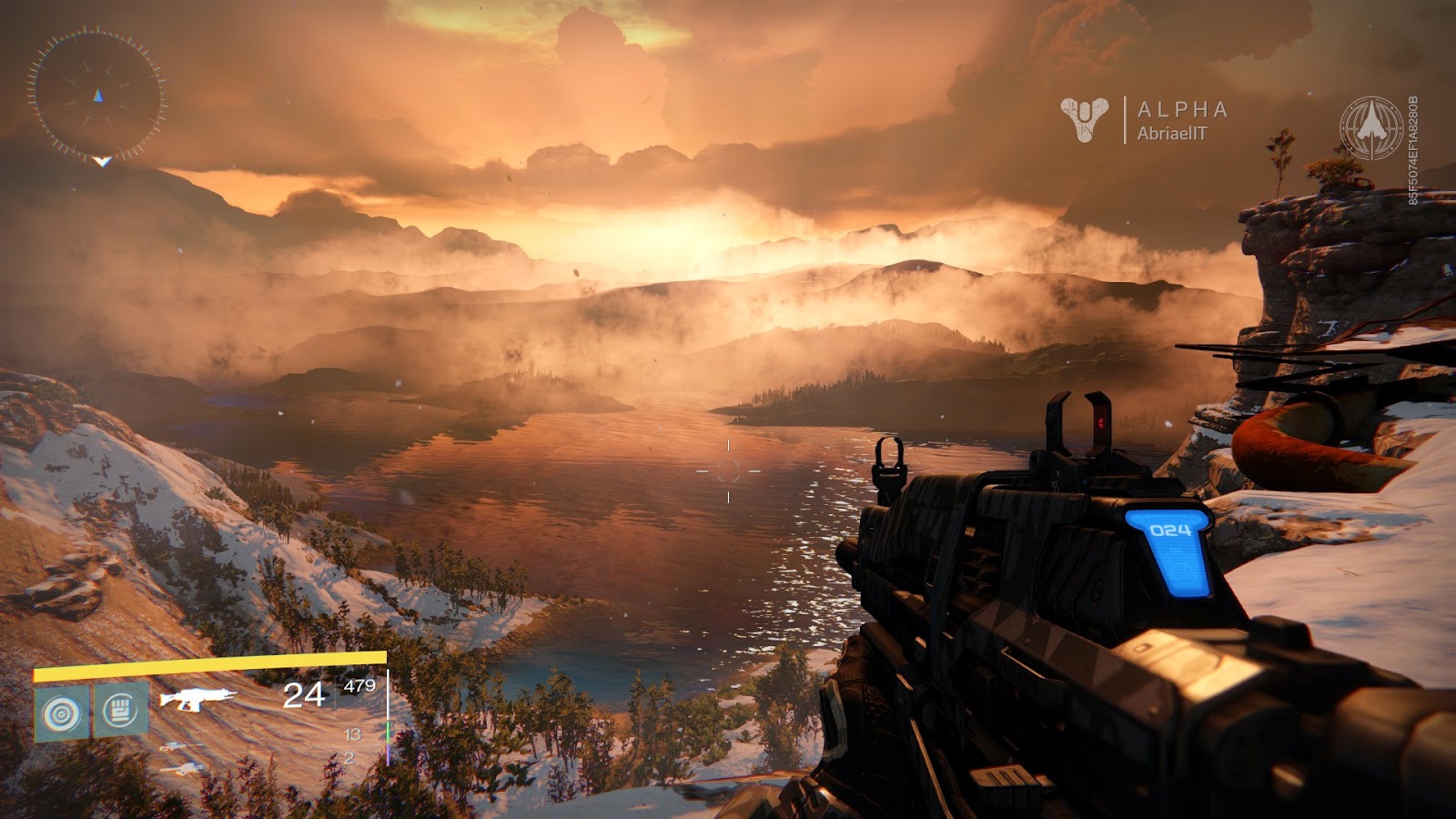Select the heavy weapon icon below sniper
Screen dimensions: 1456x819
point(183,770)
